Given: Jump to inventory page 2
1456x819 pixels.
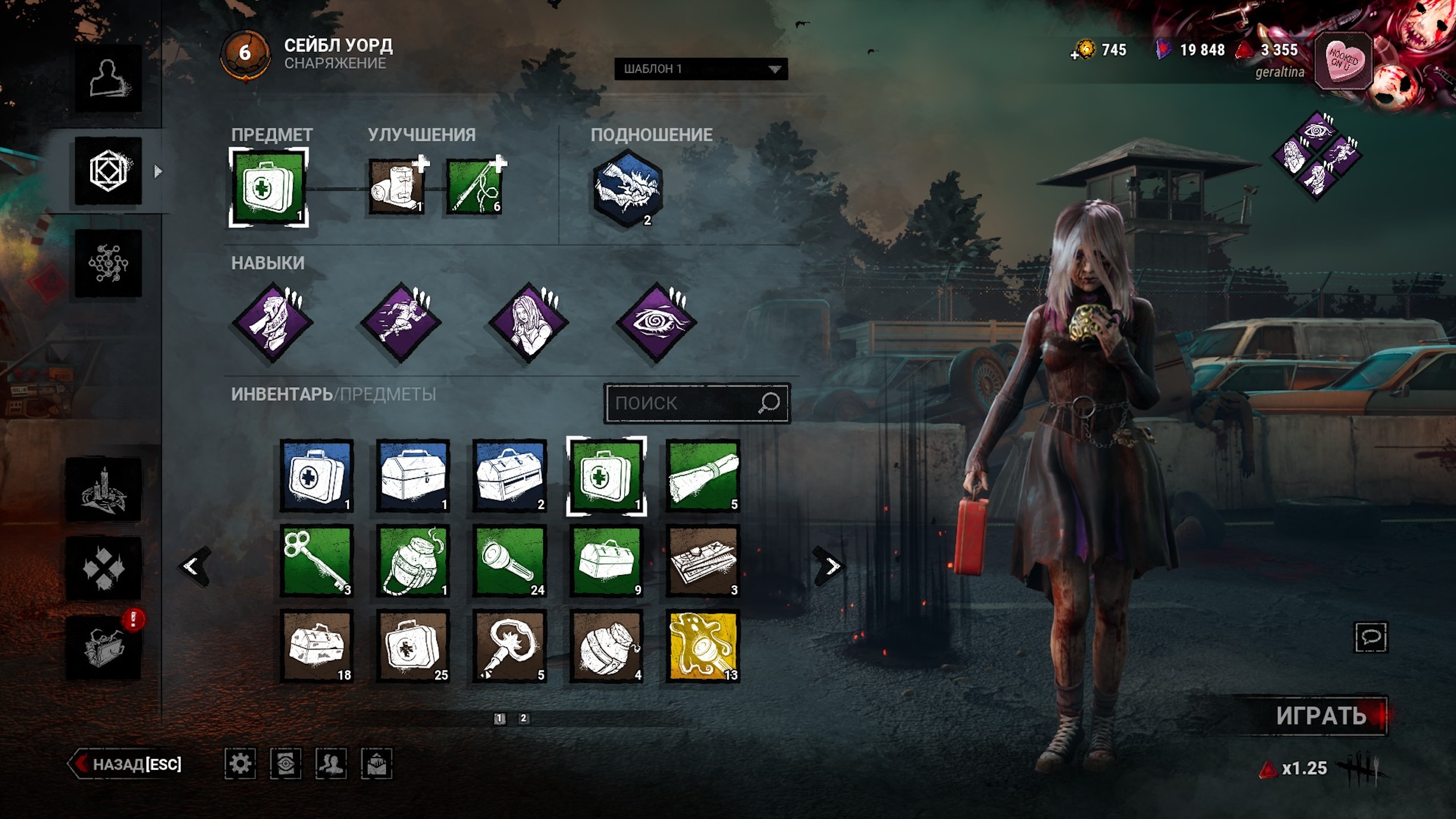Looking at the screenshot, I should click(523, 718).
